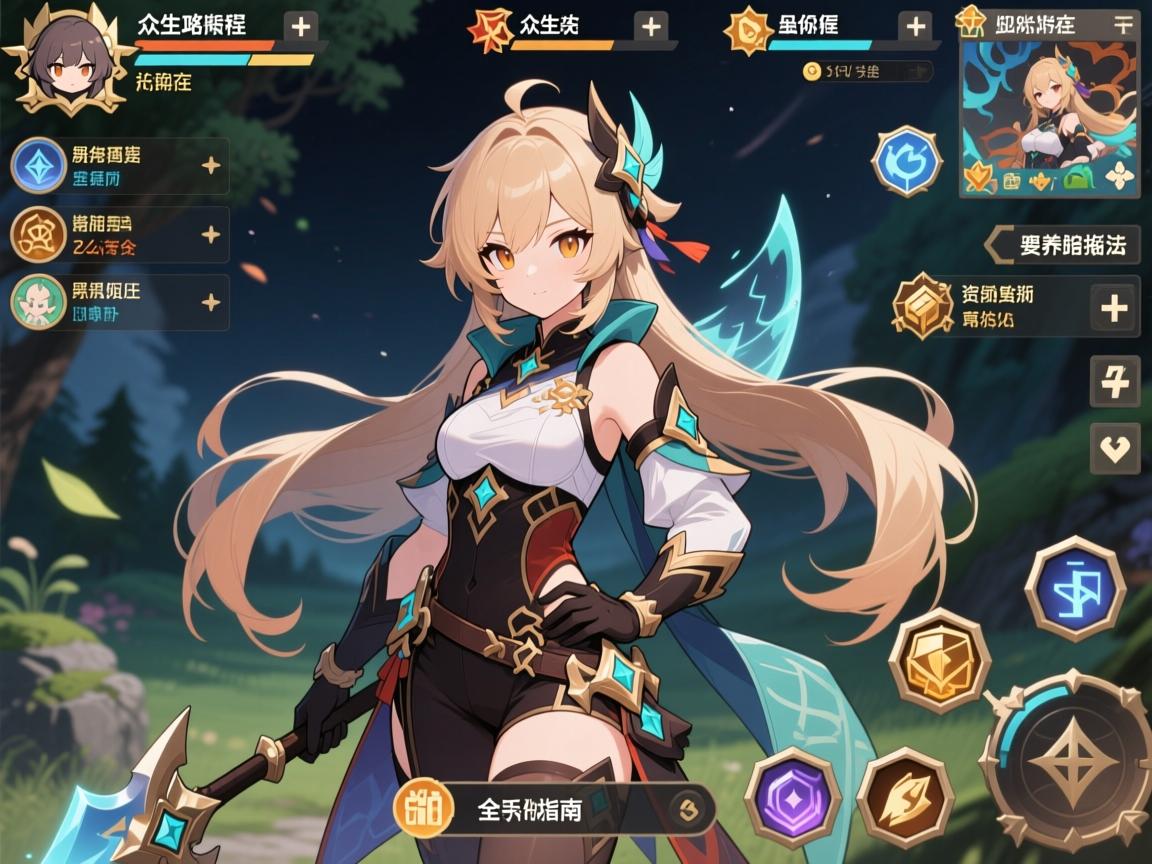Open the bottom bar with orange coin icon

tap(555, 808)
